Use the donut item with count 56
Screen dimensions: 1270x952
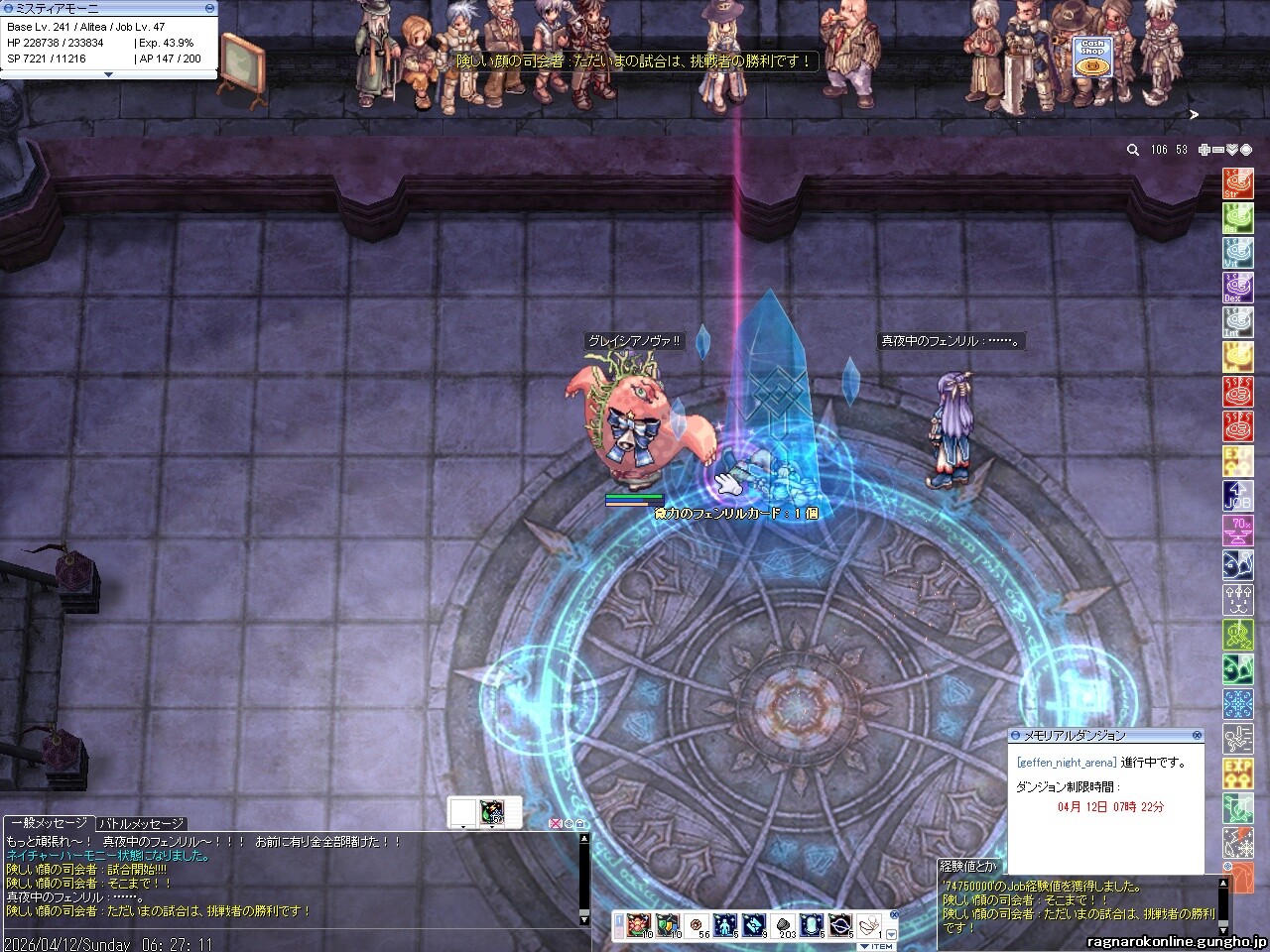click(695, 925)
